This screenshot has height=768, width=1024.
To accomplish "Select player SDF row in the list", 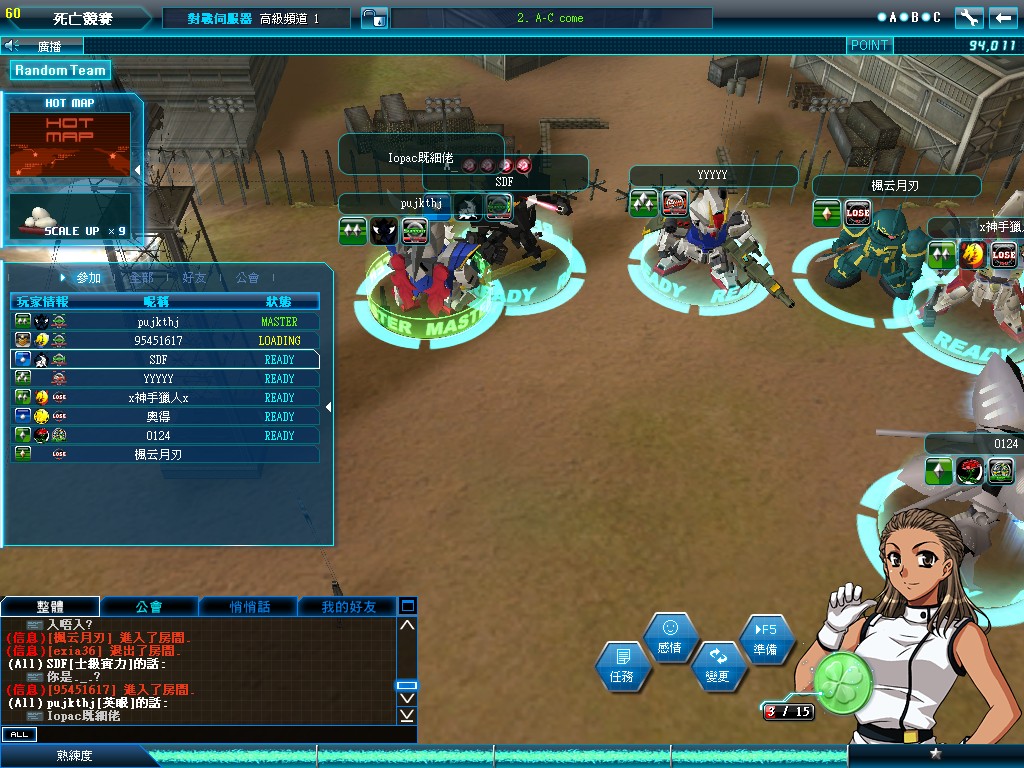I will point(166,360).
